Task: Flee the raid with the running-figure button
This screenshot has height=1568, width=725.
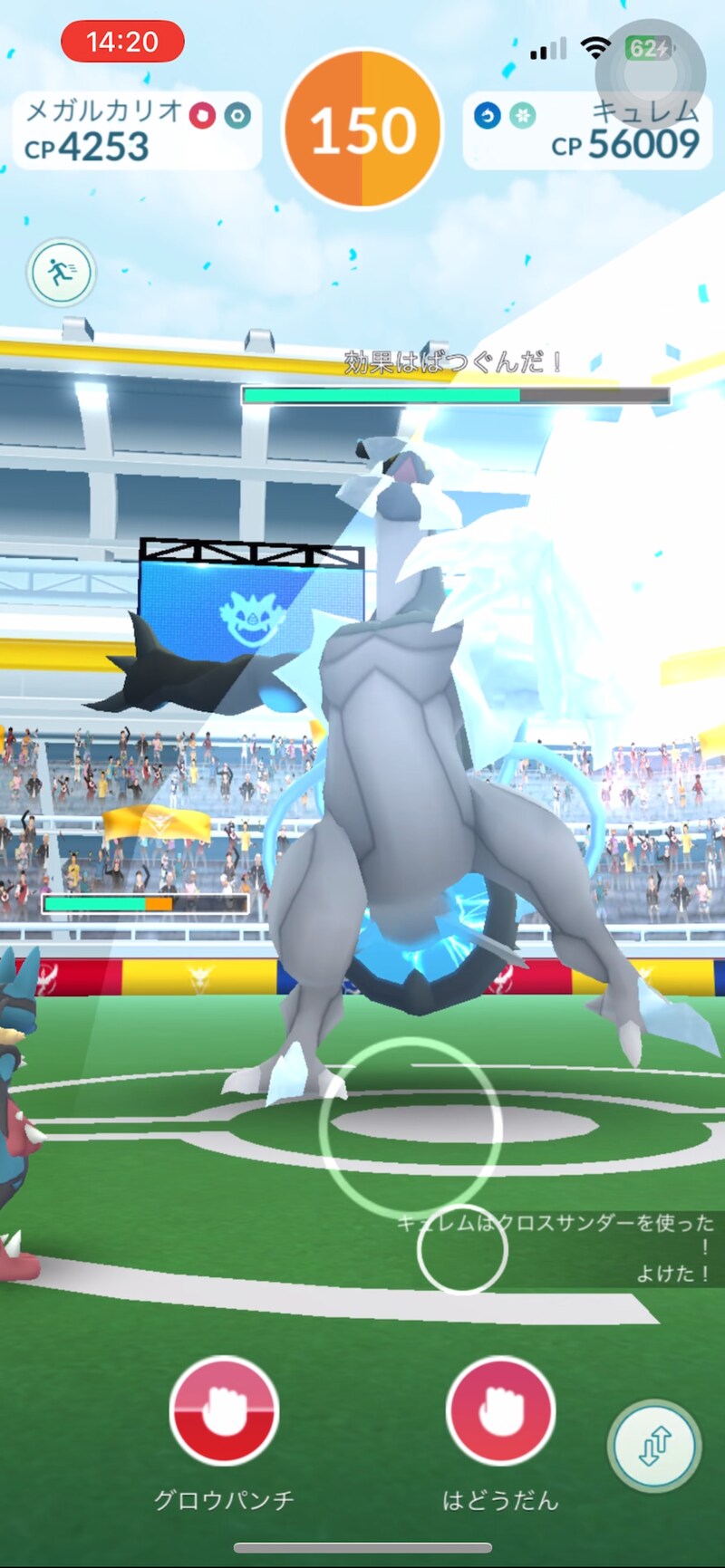Action: click(61, 272)
